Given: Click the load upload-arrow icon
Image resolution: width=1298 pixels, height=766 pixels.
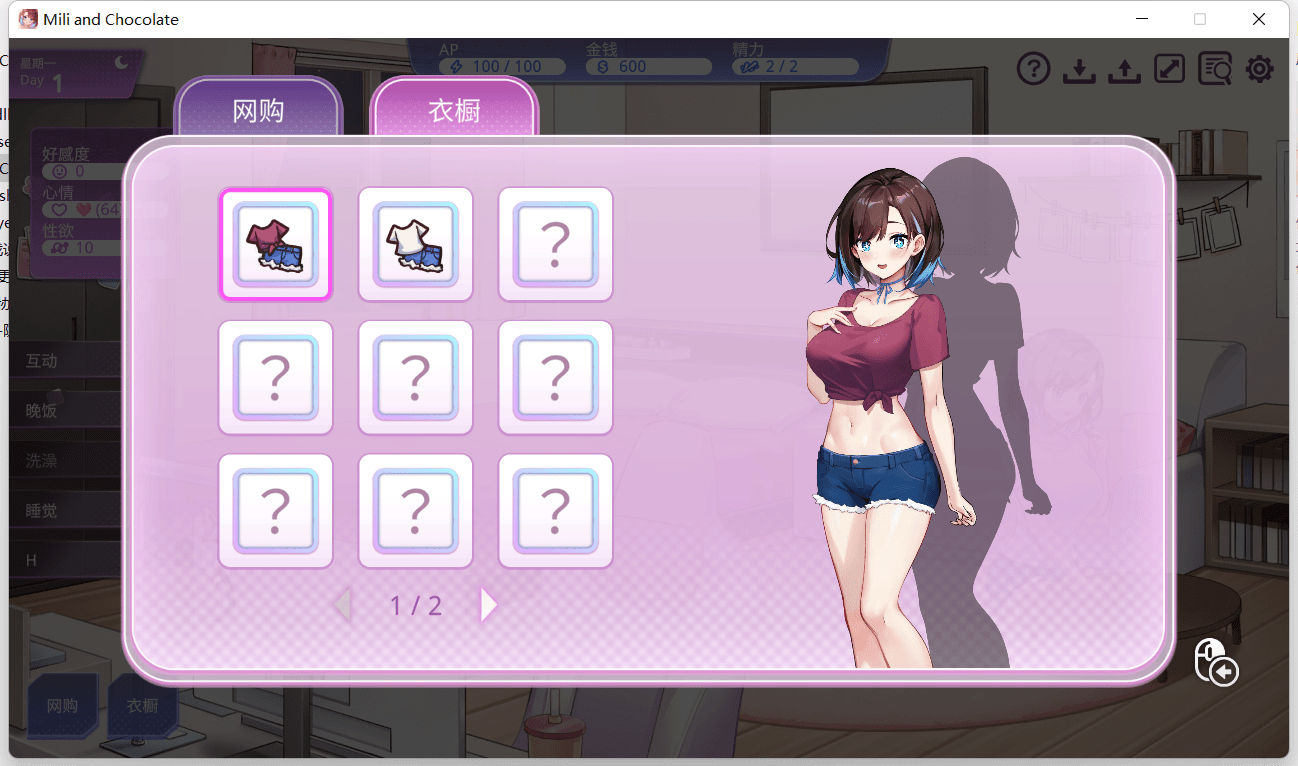Looking at the screenshot, I should 1124,69.
